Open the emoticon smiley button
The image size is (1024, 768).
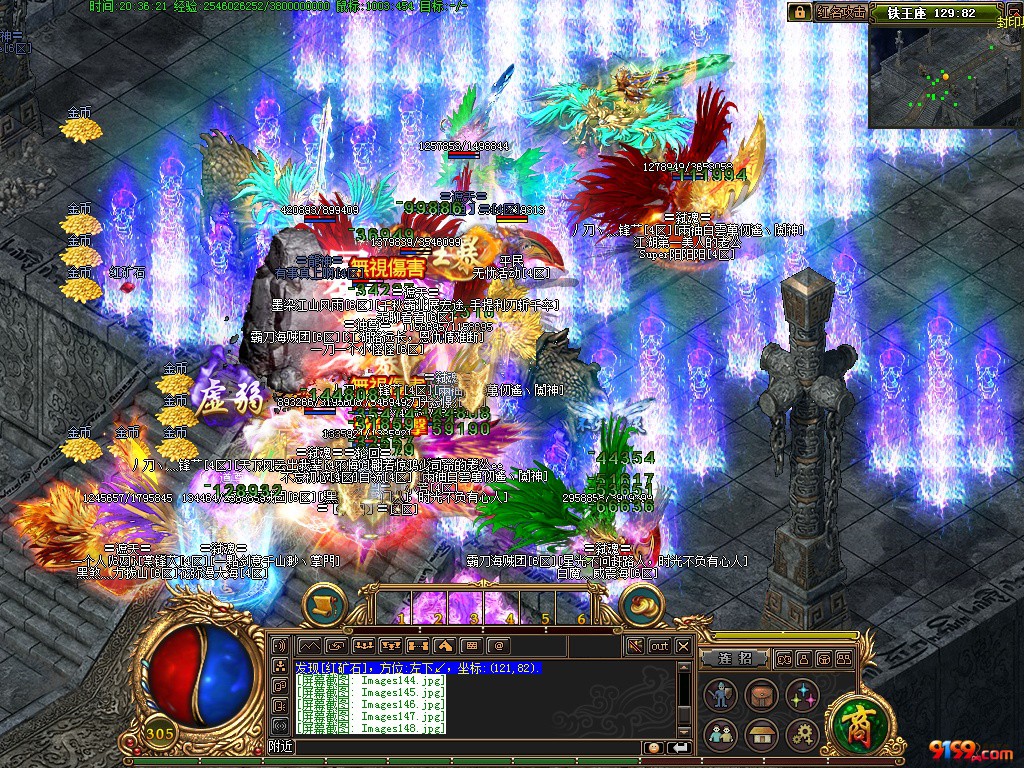click(653, 747)
